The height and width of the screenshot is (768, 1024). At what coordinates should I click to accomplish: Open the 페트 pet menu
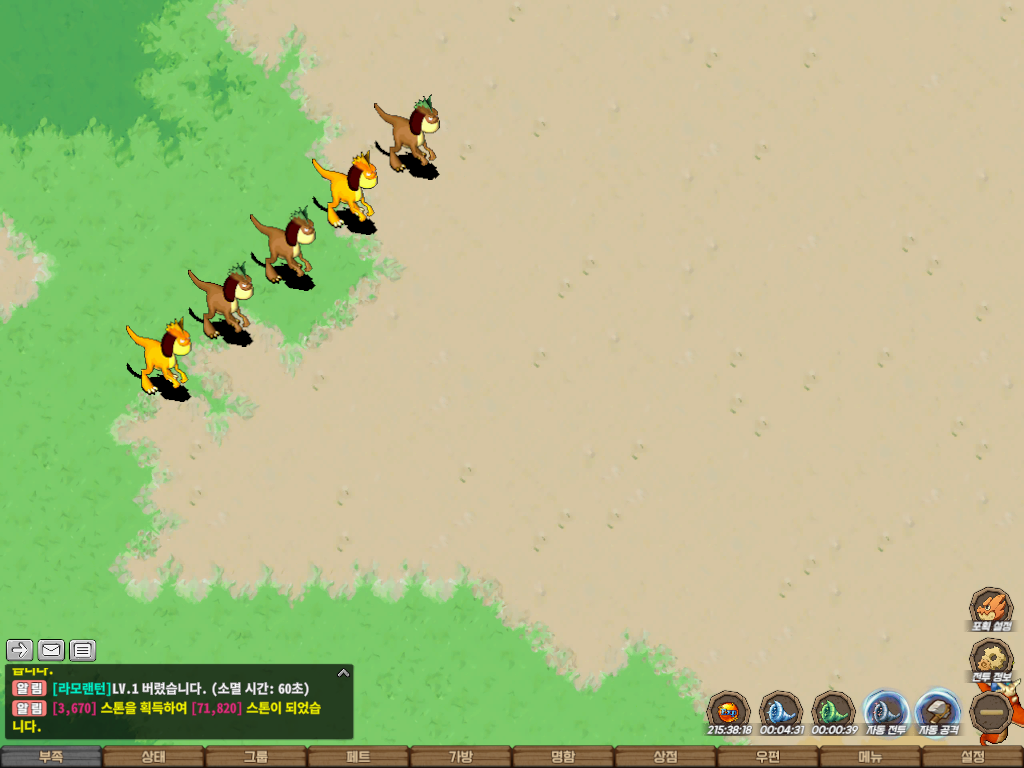(x=358, y=757)
